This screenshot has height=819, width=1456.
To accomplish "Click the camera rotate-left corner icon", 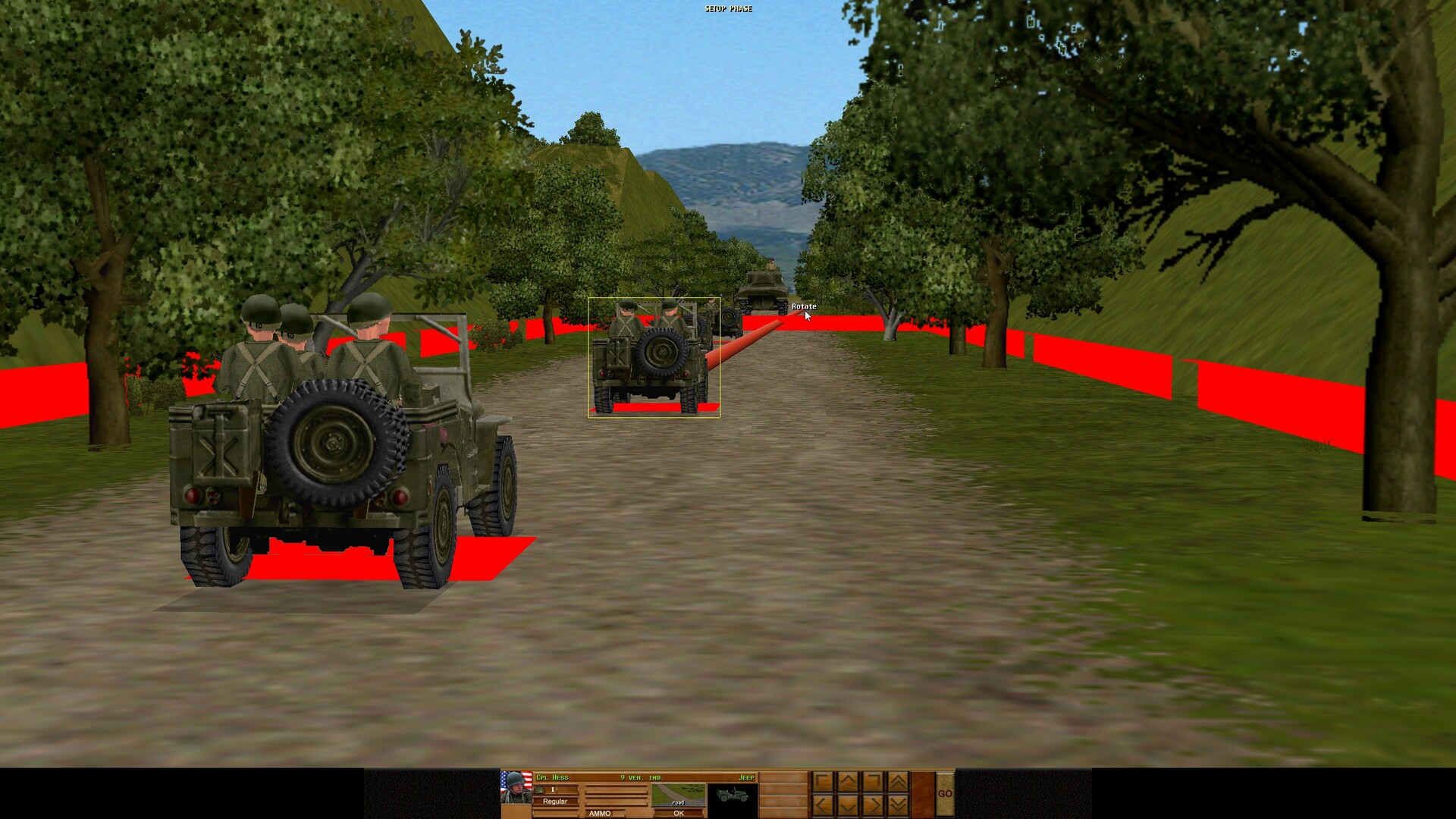I will 821,781.
